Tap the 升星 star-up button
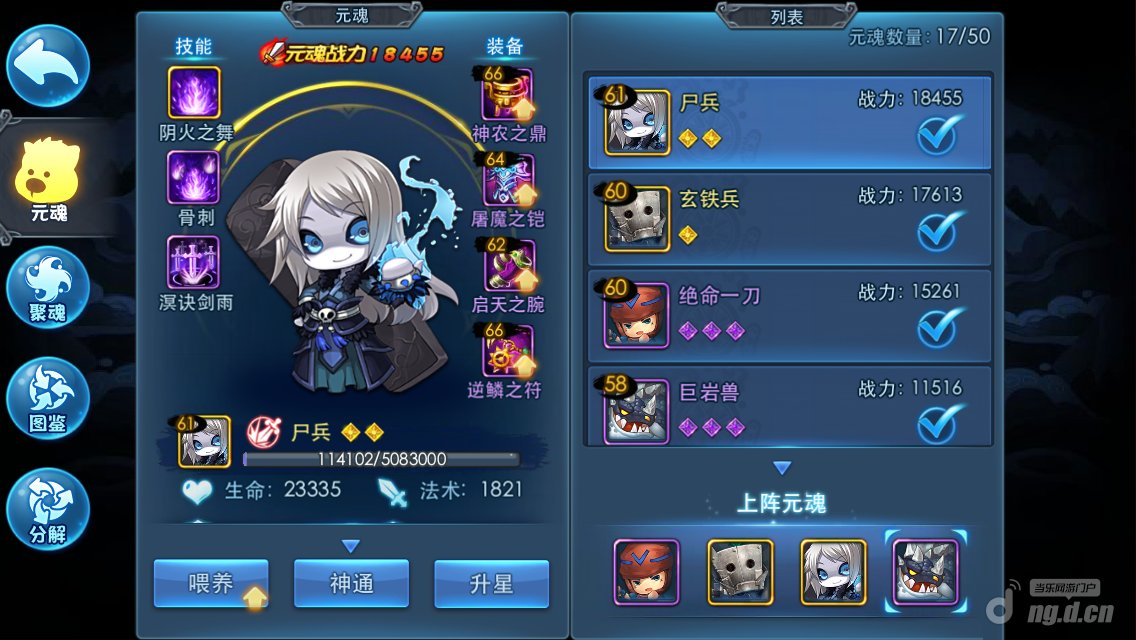 coord(491,584)
